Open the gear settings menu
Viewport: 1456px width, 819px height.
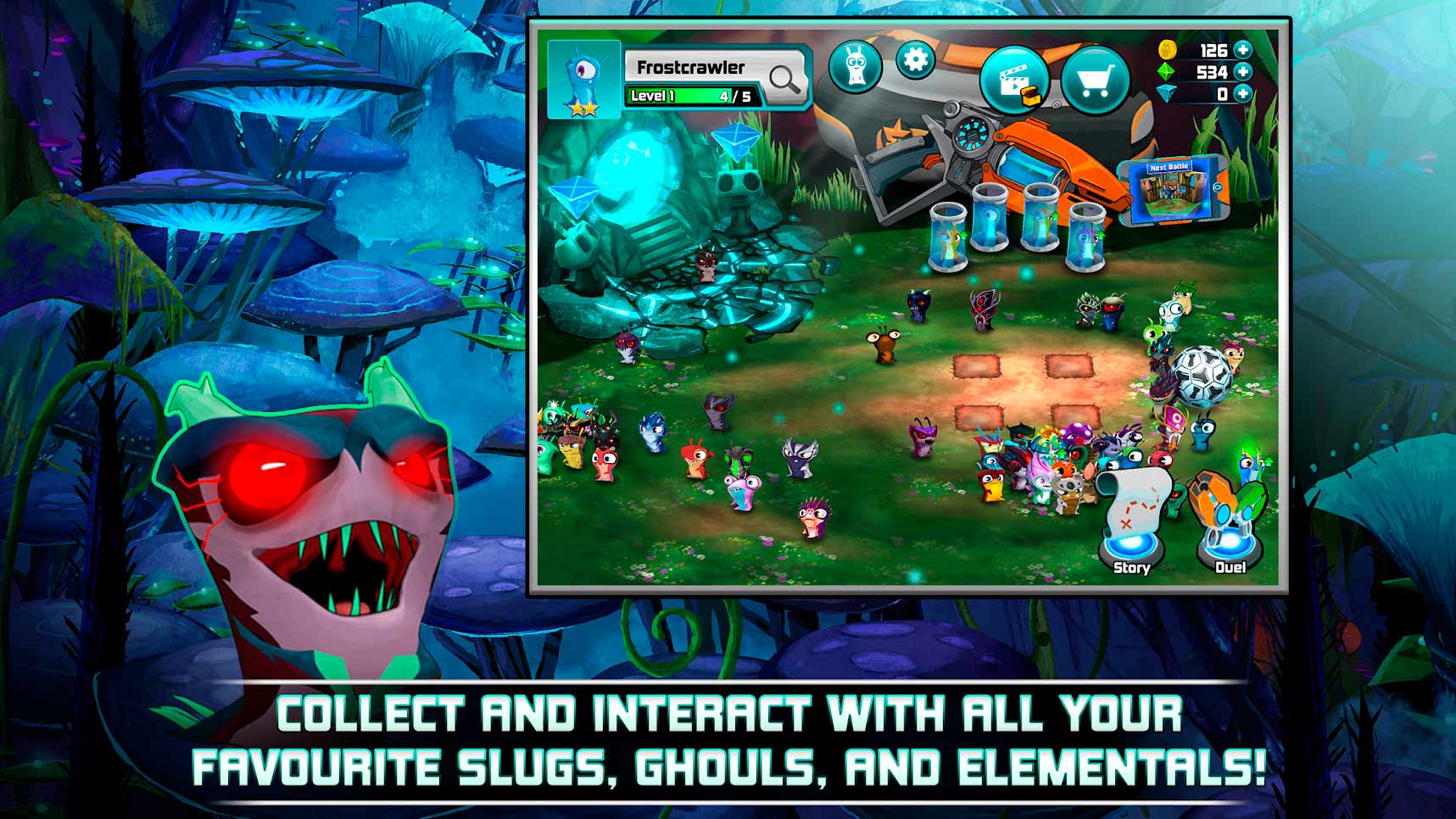915,61
